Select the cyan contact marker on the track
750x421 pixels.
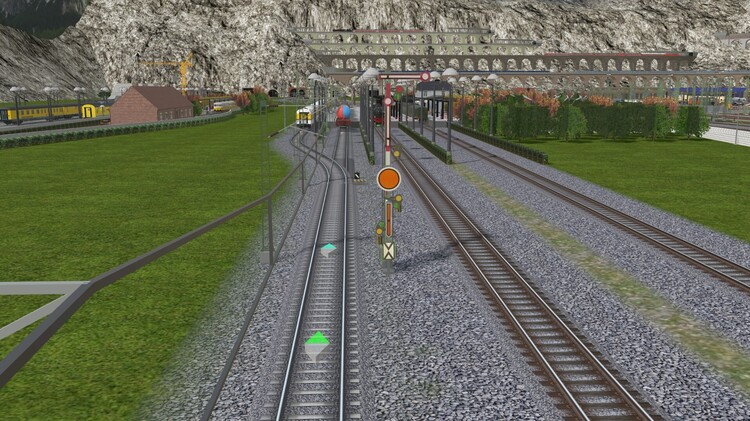(328, 249)
